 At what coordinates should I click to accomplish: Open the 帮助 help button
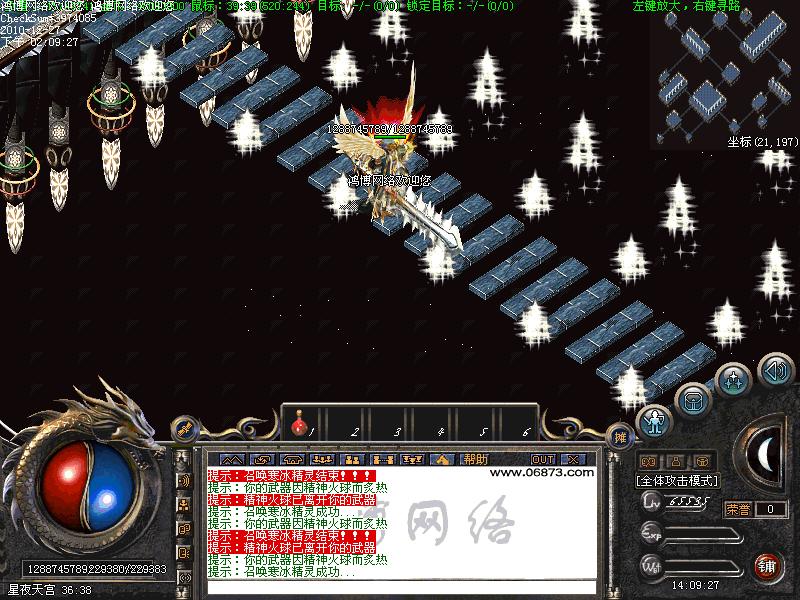(x=476, y=459)
